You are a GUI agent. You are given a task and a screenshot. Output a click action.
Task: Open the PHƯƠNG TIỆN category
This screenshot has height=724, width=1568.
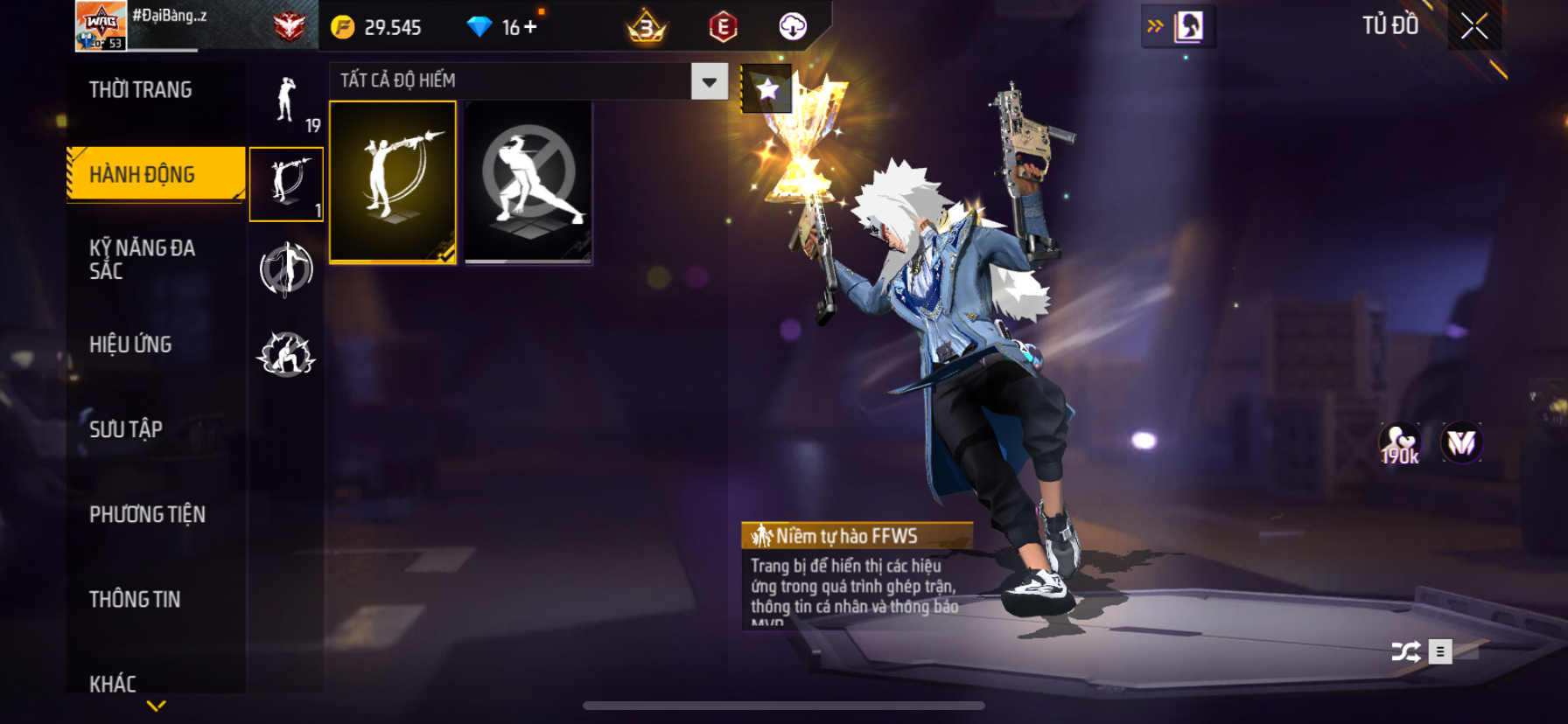[147, 514]
